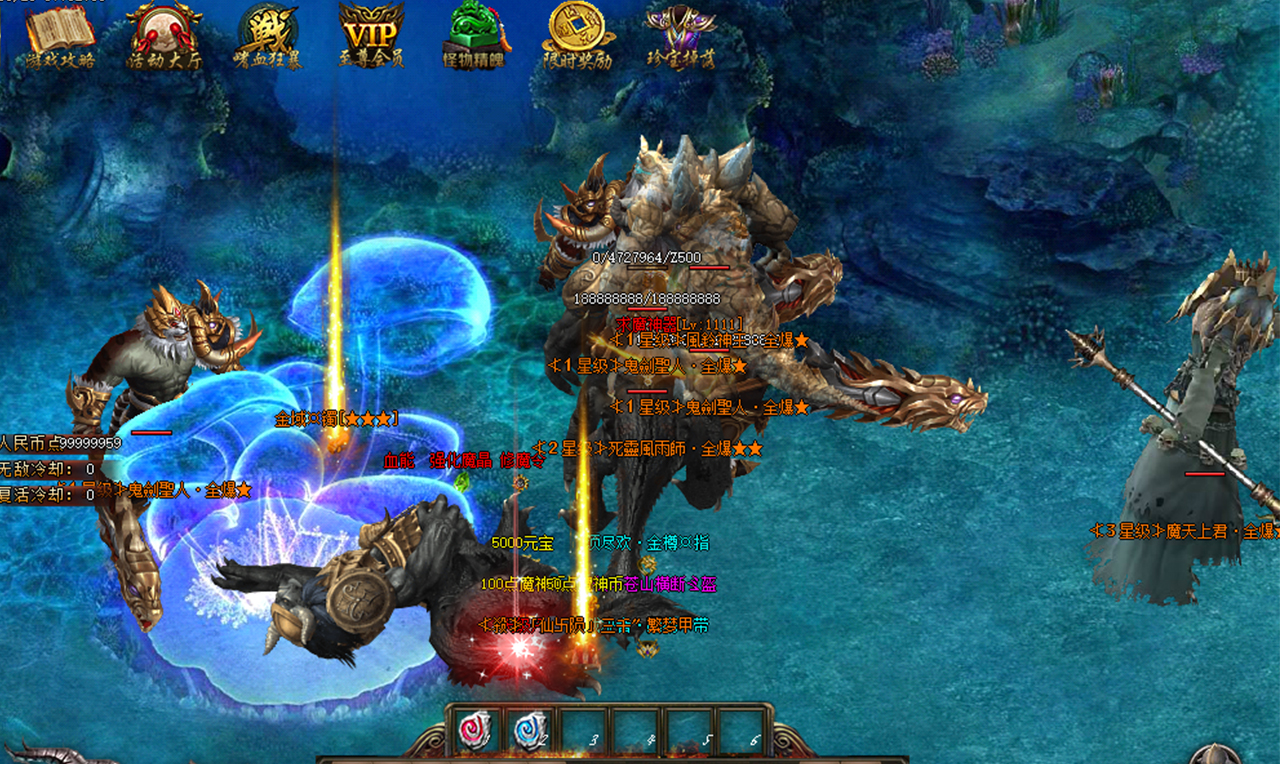
Task: Open the VIP 至尊会员 membership menu
Action: pos(371,34)
